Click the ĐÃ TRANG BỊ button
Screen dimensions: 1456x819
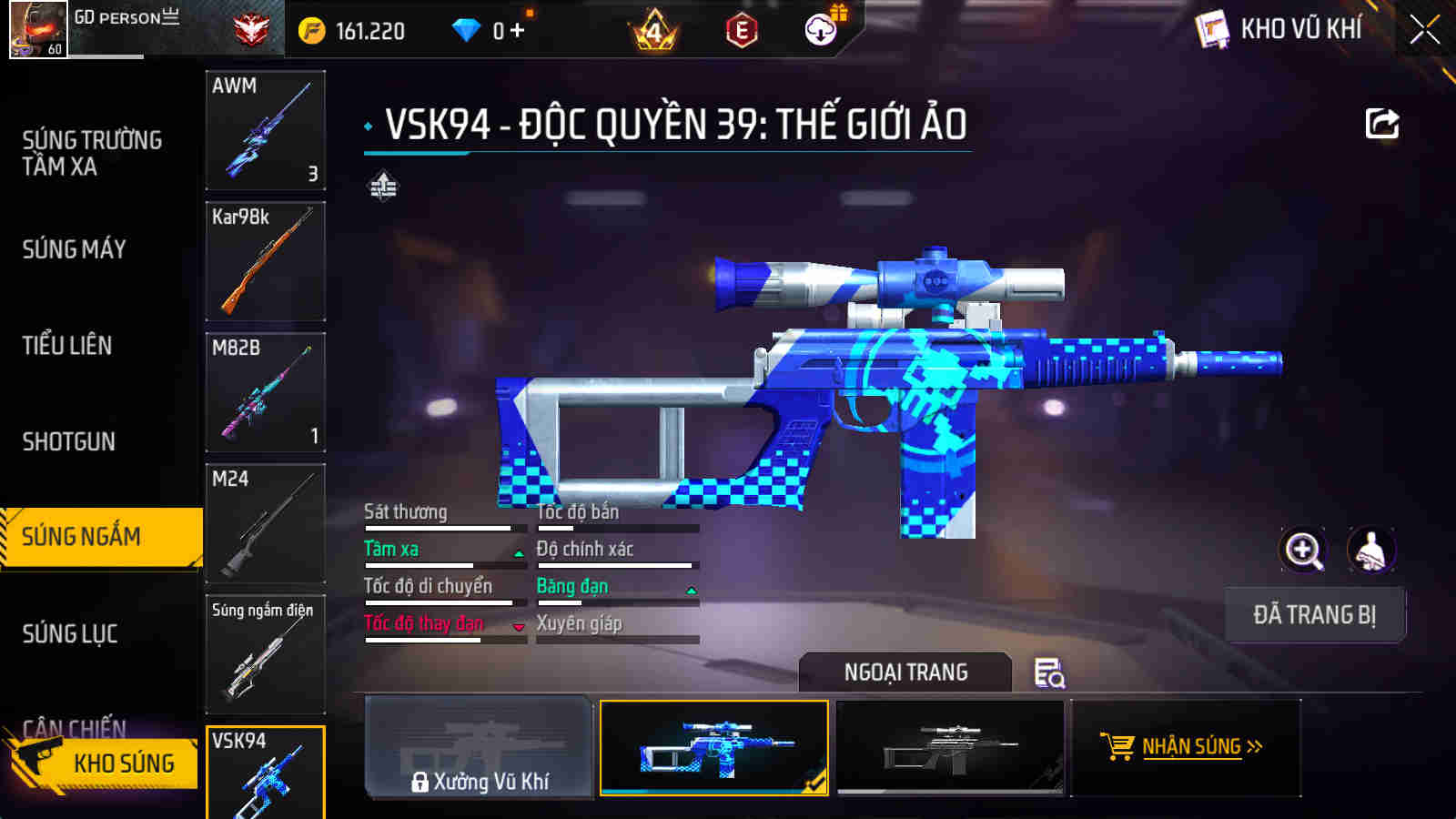tap(1315, 614)
